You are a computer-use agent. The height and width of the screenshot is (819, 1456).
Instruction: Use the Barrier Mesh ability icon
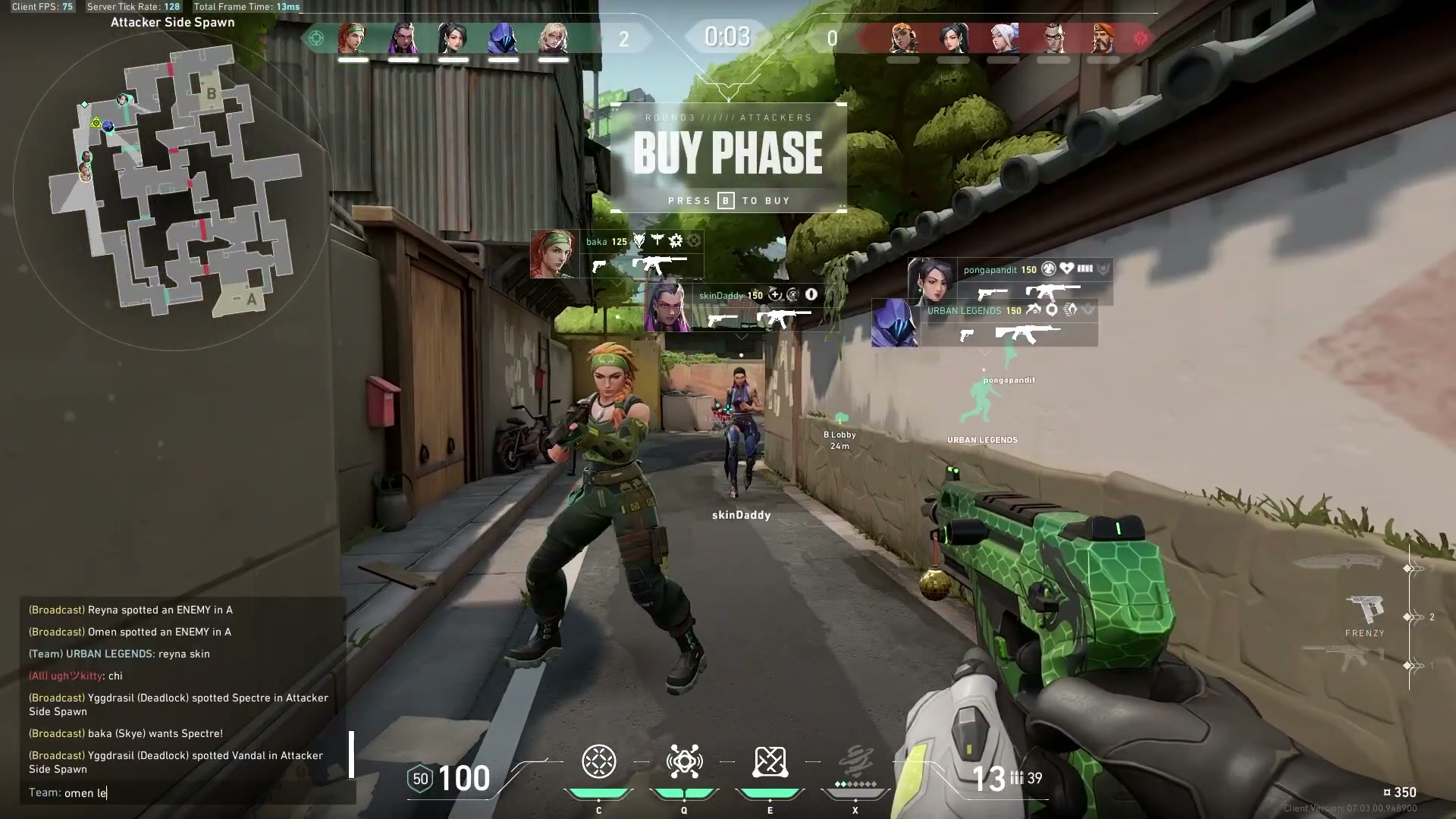(770, 762)
